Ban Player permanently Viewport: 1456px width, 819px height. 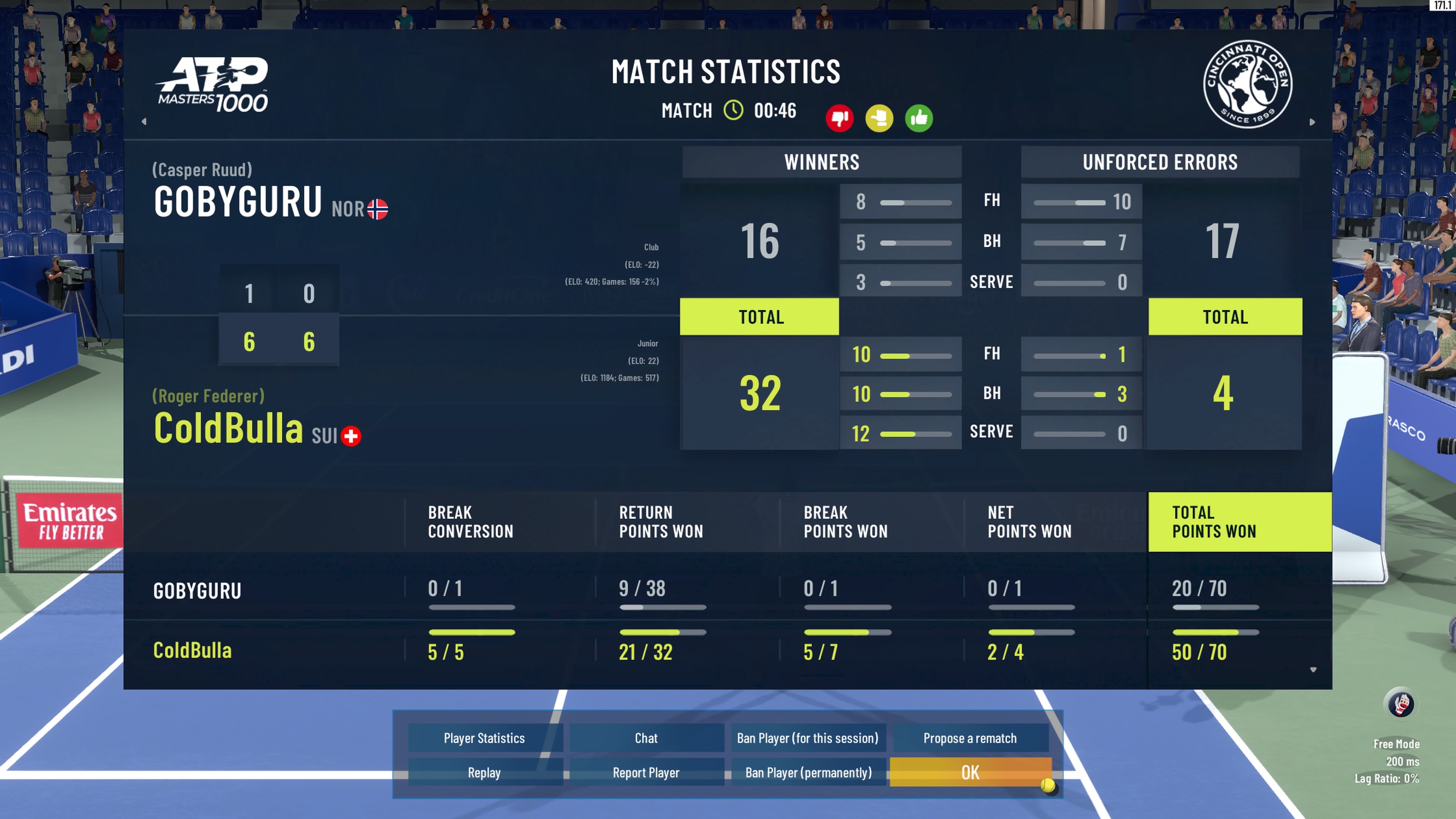tap(808, 773)
